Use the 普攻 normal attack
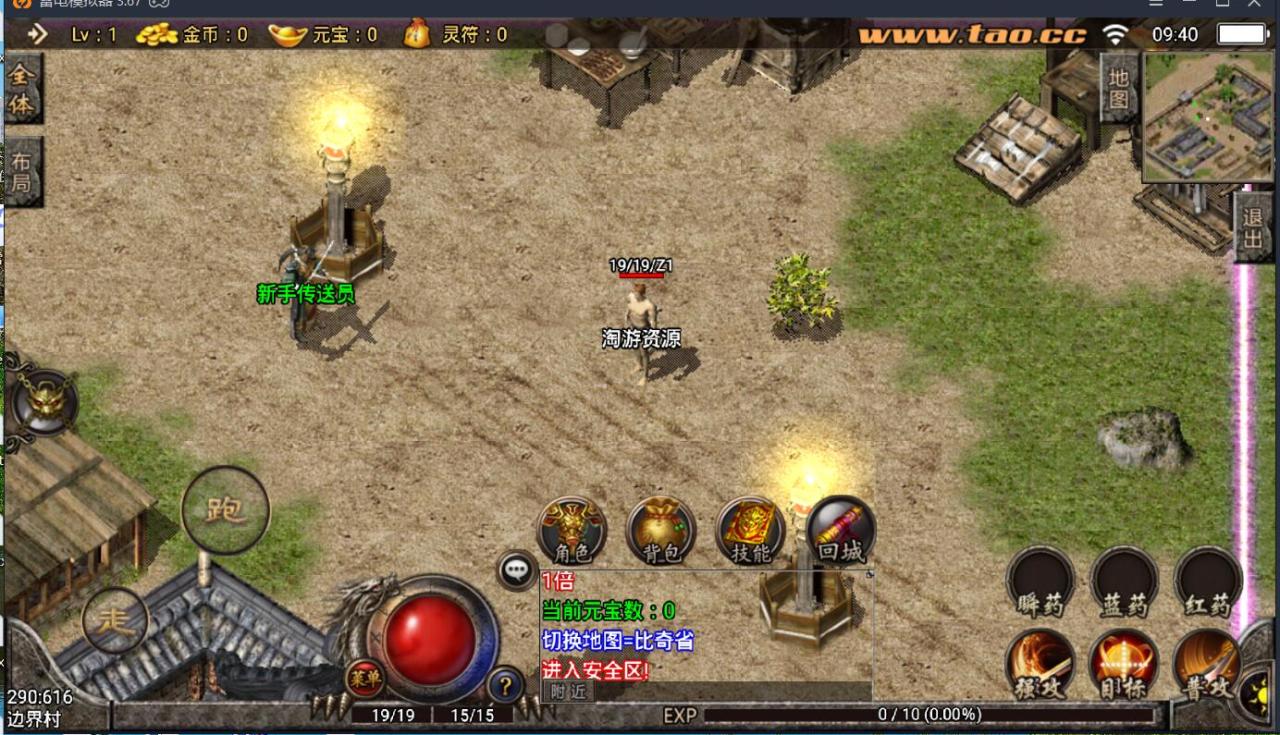This screenshot has height=735, width=1280. (1207, 664)
